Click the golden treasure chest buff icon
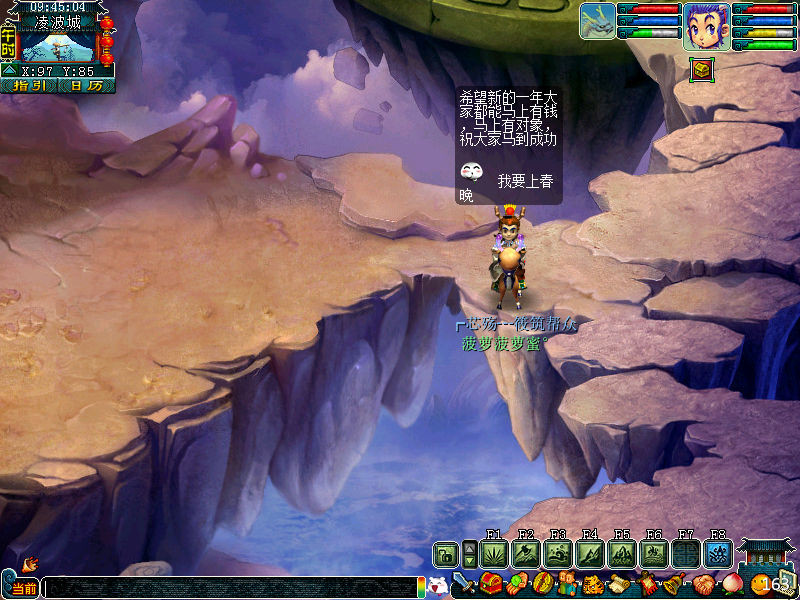This screenshot has height=600, width=800. click(701, 69)
